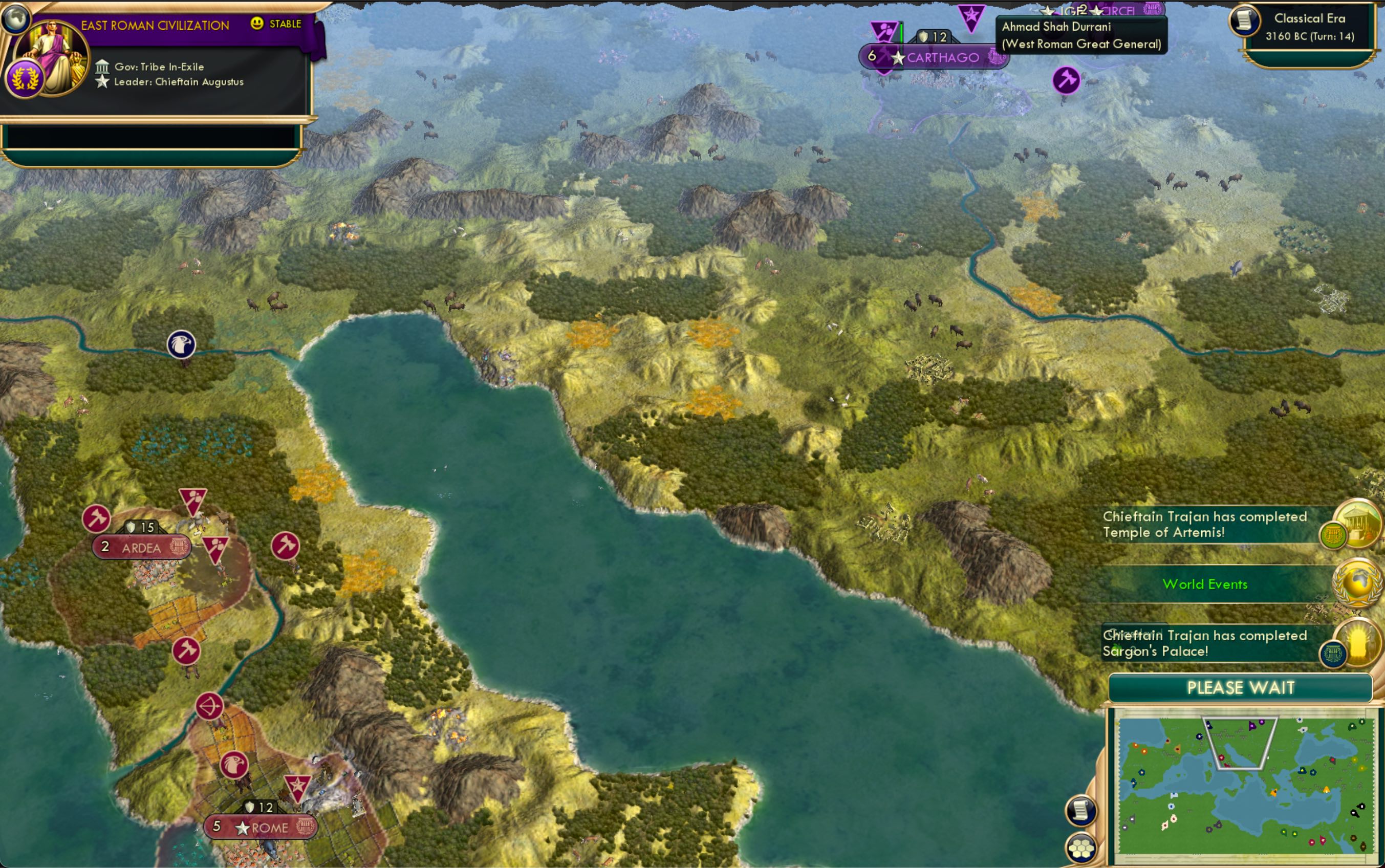Click the Carthago city banner
The height and width of the screenshot is (868, 1385).
pyautogui.click(x=935, y=57)
